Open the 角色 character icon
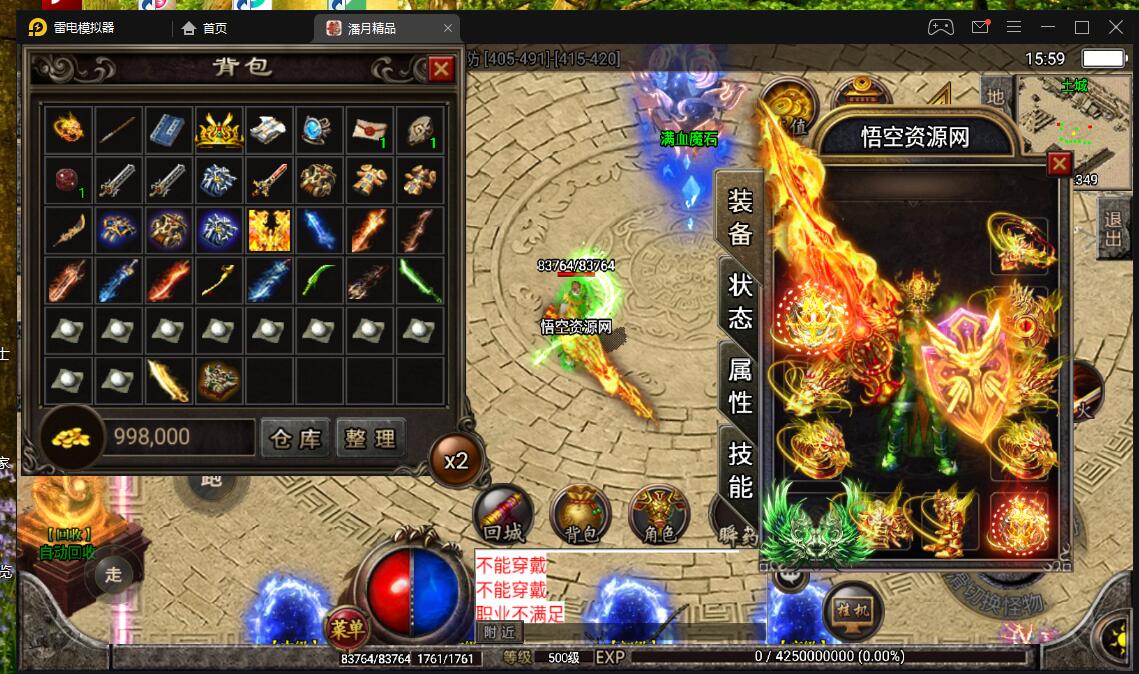This screenshot has height=674, width=1139. click(659, 516)
